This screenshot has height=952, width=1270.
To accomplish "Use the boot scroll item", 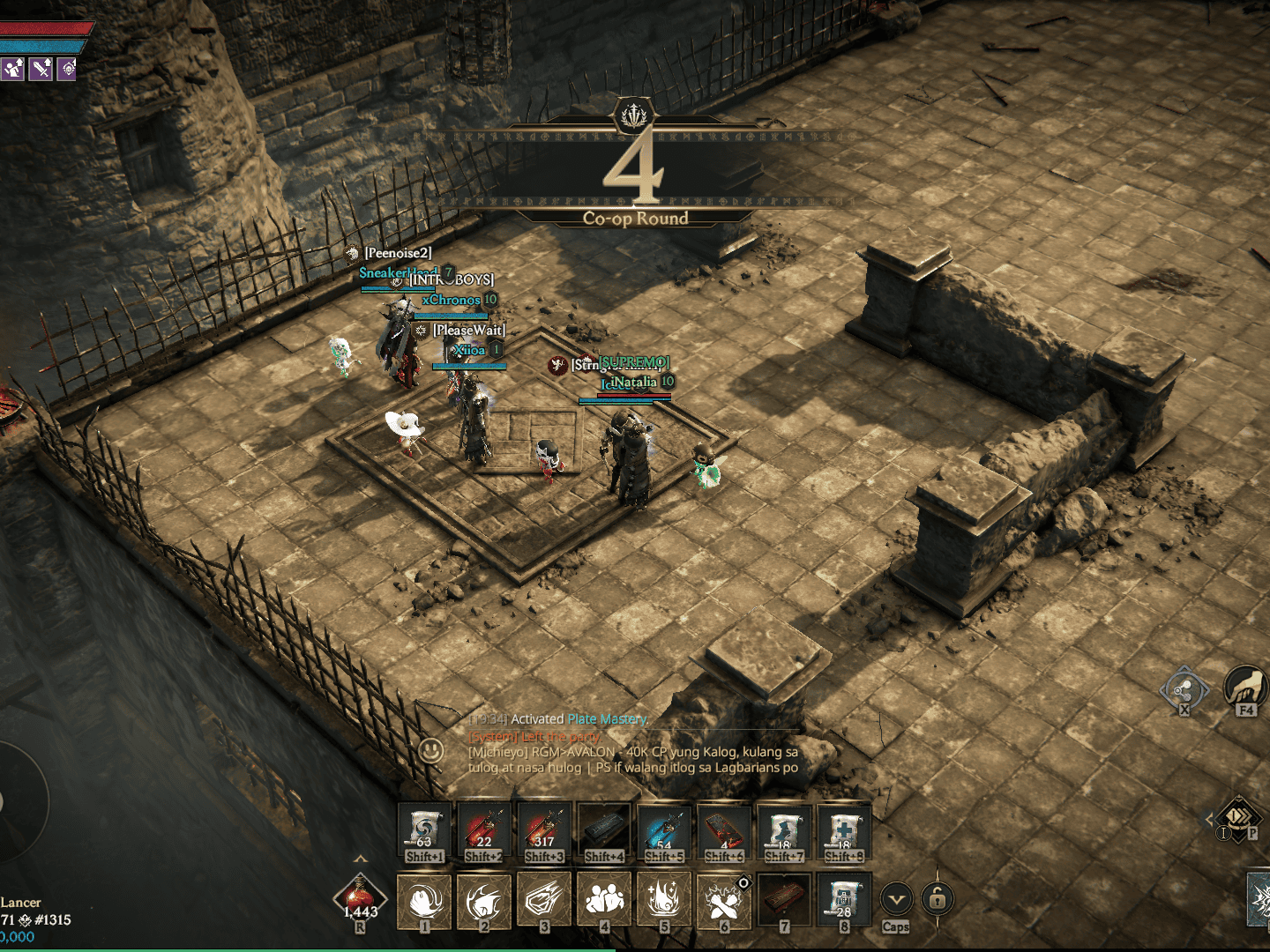I will [784, 830].
